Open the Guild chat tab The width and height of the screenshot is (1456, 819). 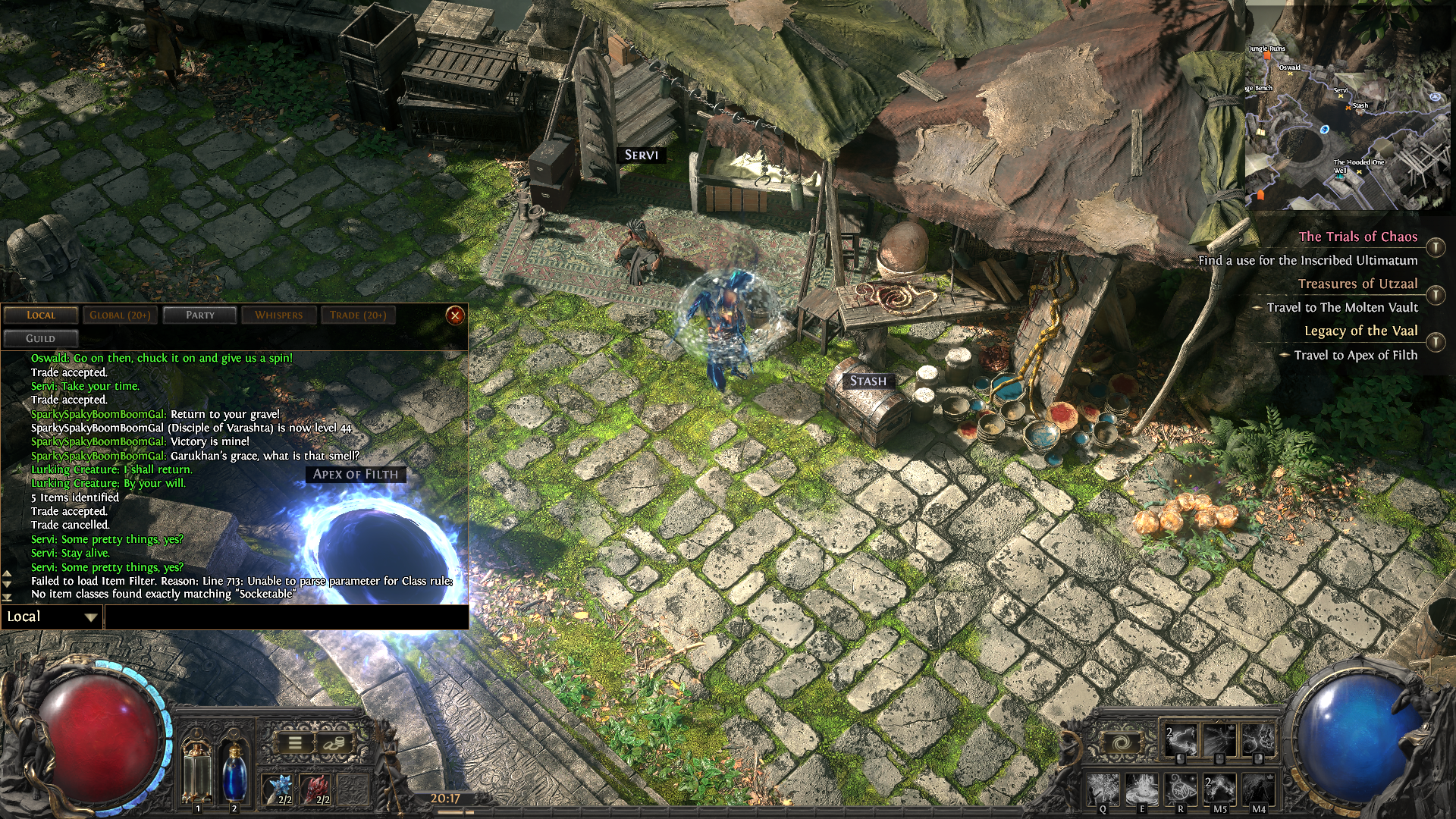[x=41, y=339]
